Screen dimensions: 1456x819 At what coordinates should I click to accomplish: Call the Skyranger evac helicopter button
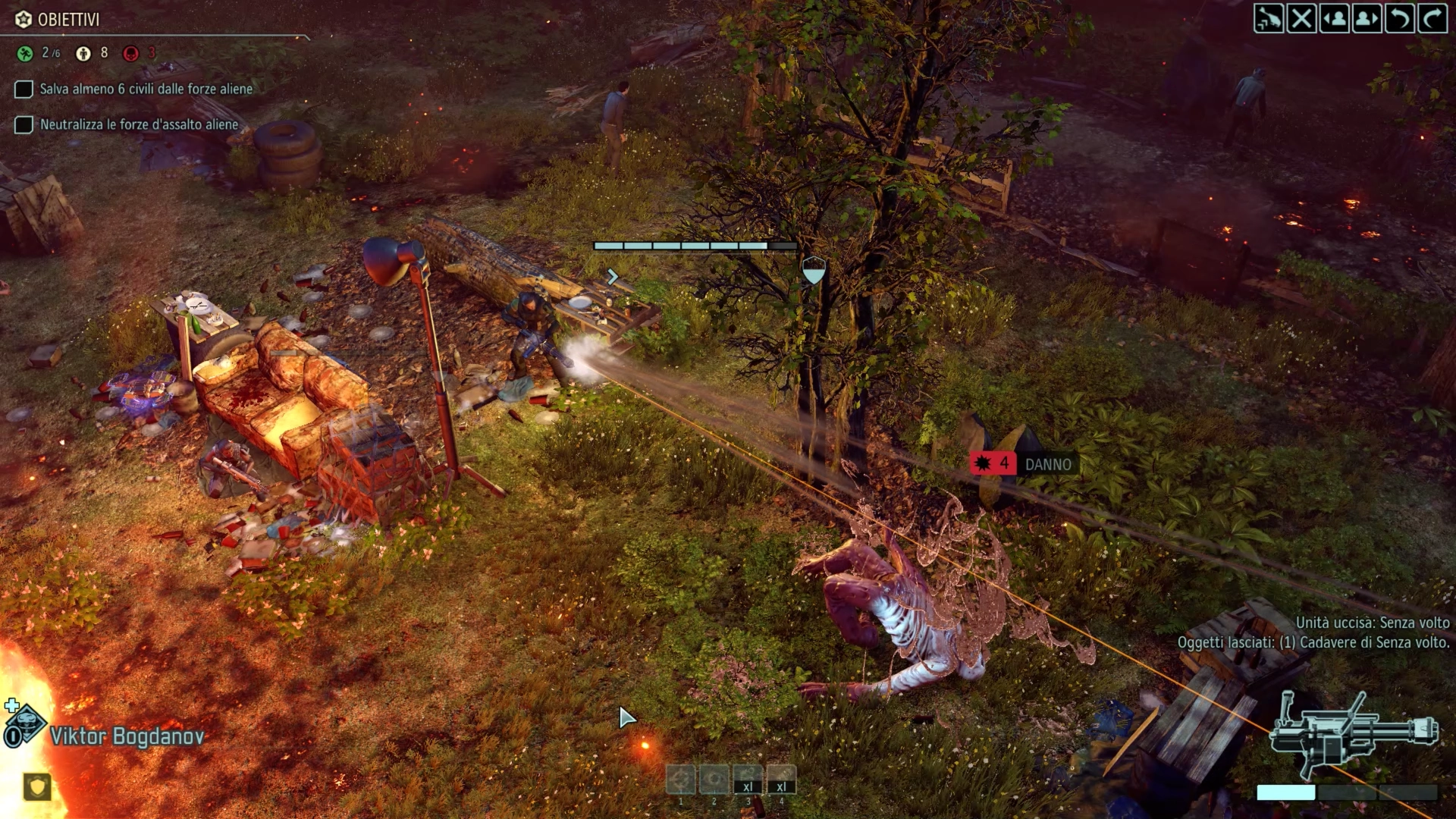coord(1269,18)
